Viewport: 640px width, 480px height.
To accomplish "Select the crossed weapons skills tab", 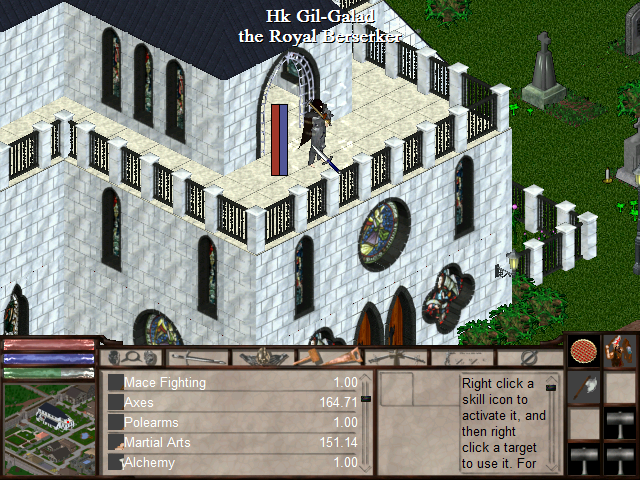I will pos(393,357).
